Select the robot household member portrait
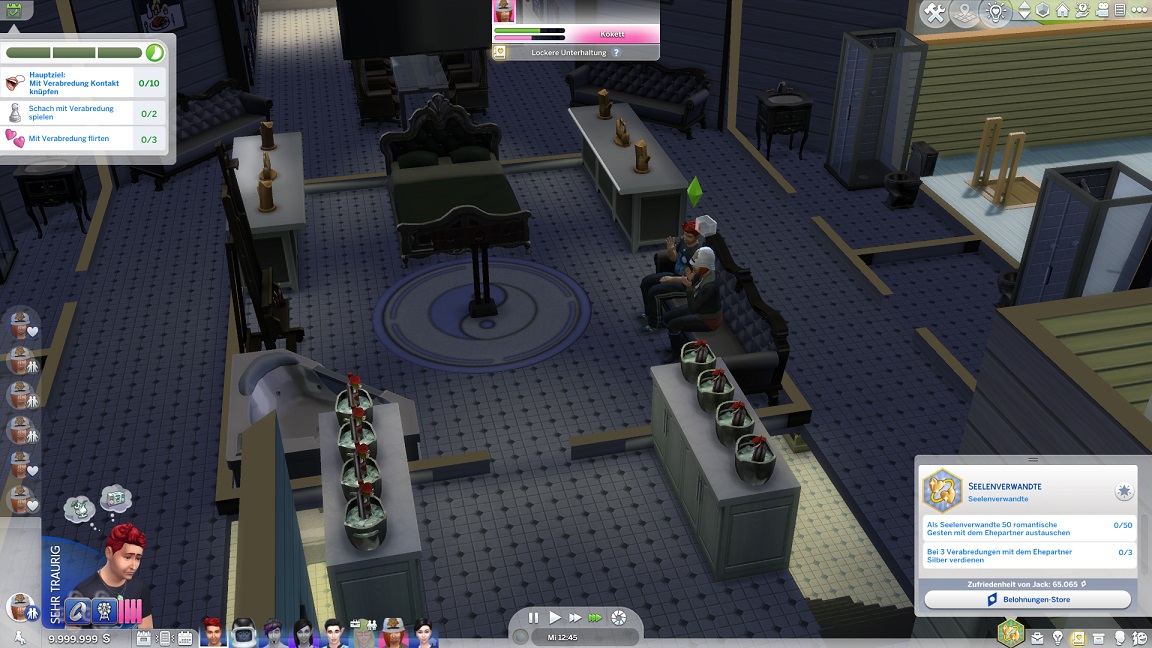The image size is (1152, 648). pos(243,632)
